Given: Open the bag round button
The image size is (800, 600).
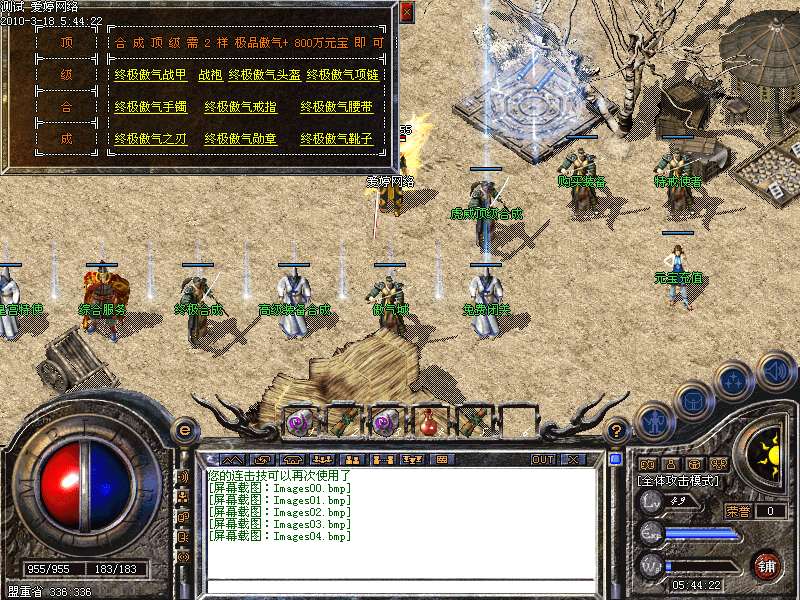Looking at the screenshot, I should (694, 400).
